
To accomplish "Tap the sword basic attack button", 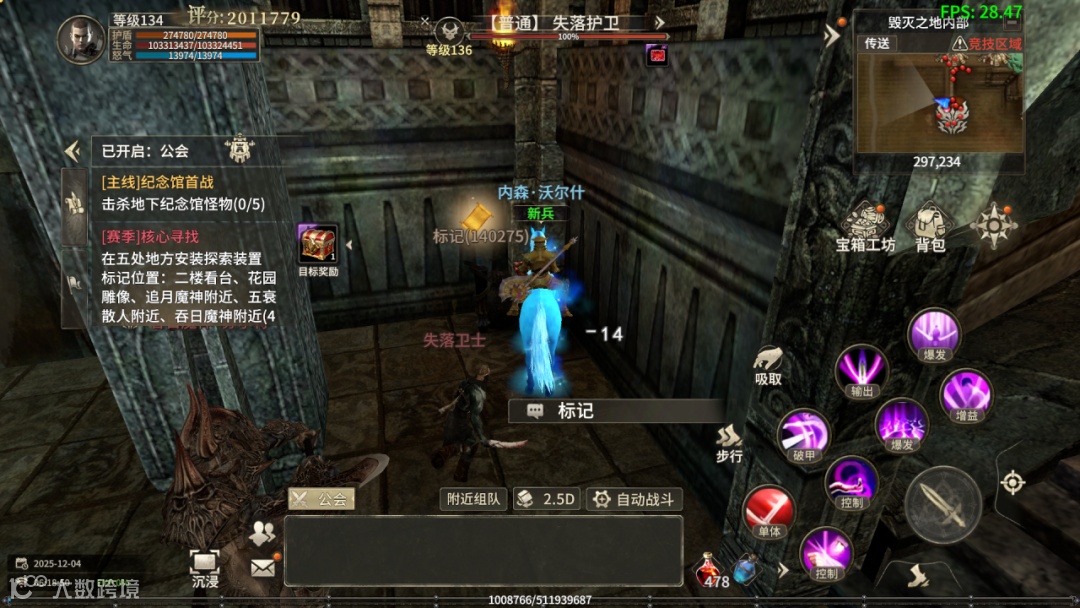I will point(942,505).
